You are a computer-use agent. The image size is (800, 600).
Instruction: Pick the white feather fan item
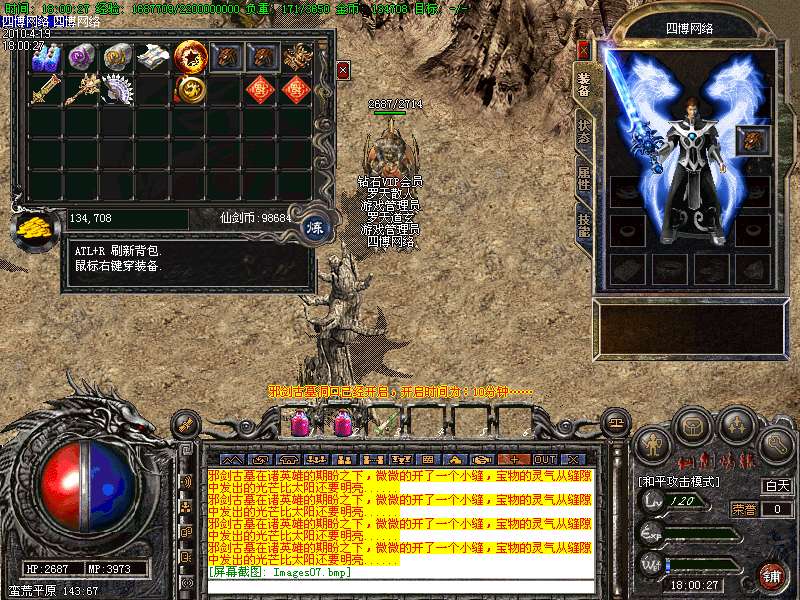[118, 90]
